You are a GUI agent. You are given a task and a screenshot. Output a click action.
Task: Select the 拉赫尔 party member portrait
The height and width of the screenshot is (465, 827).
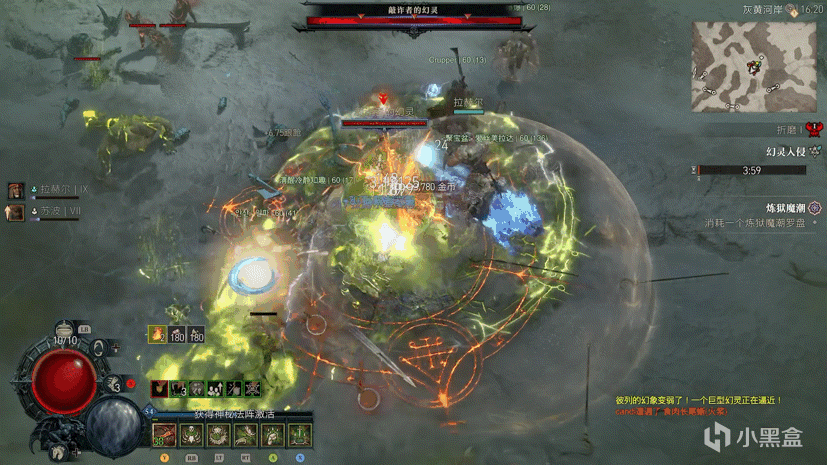click(x=16, y=190)
